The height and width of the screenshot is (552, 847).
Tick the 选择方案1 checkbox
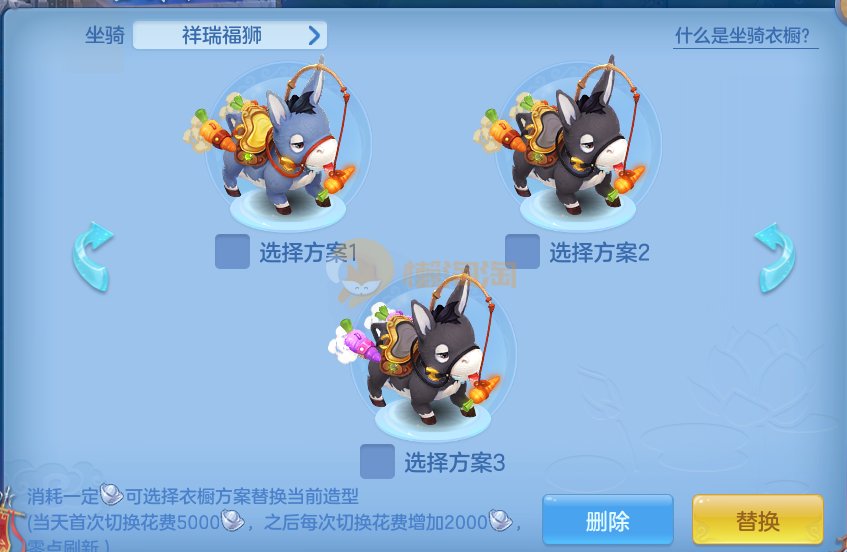coord(232,252)
